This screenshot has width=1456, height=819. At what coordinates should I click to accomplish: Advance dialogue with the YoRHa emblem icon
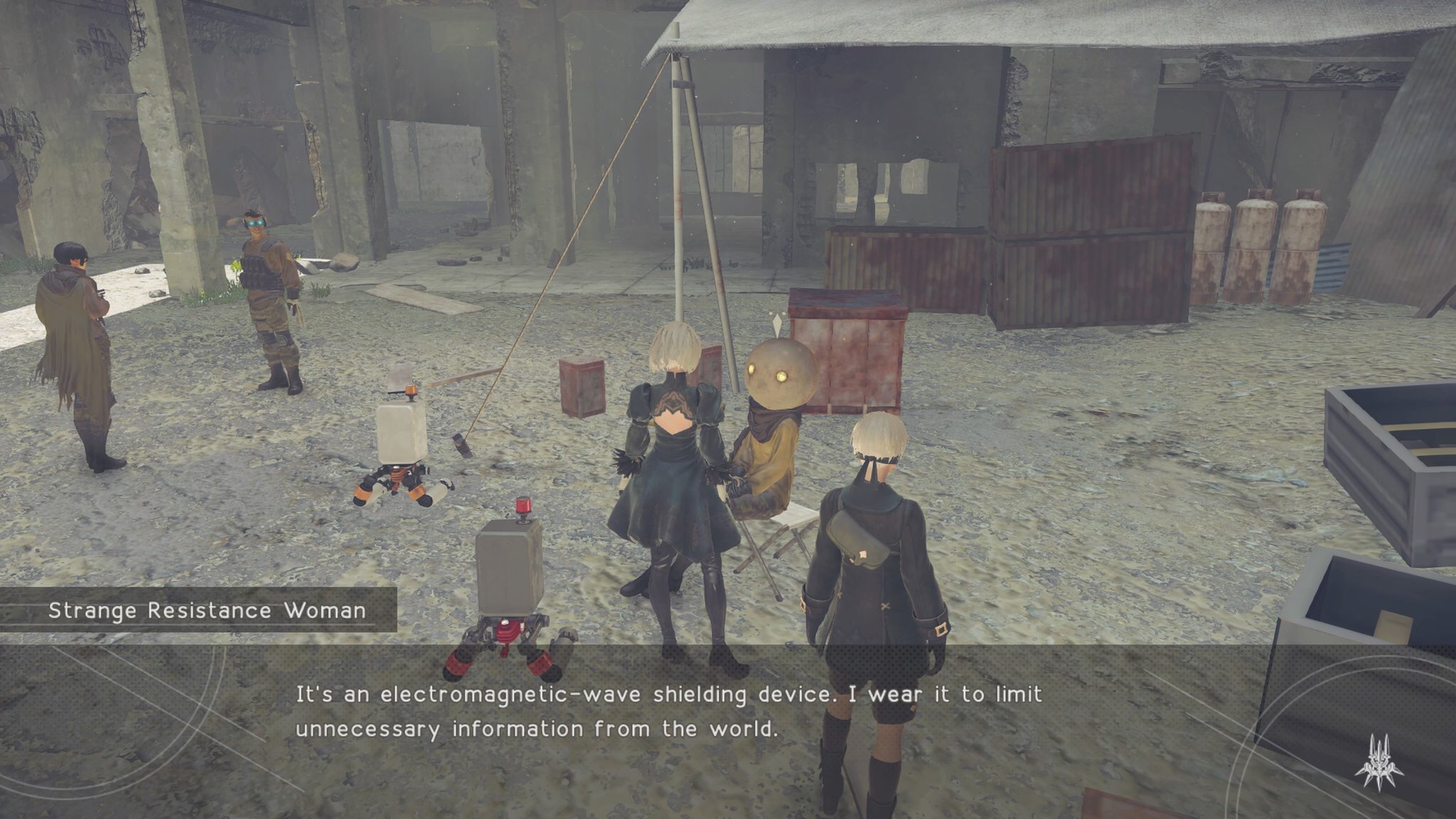(x=1379, y=763)
